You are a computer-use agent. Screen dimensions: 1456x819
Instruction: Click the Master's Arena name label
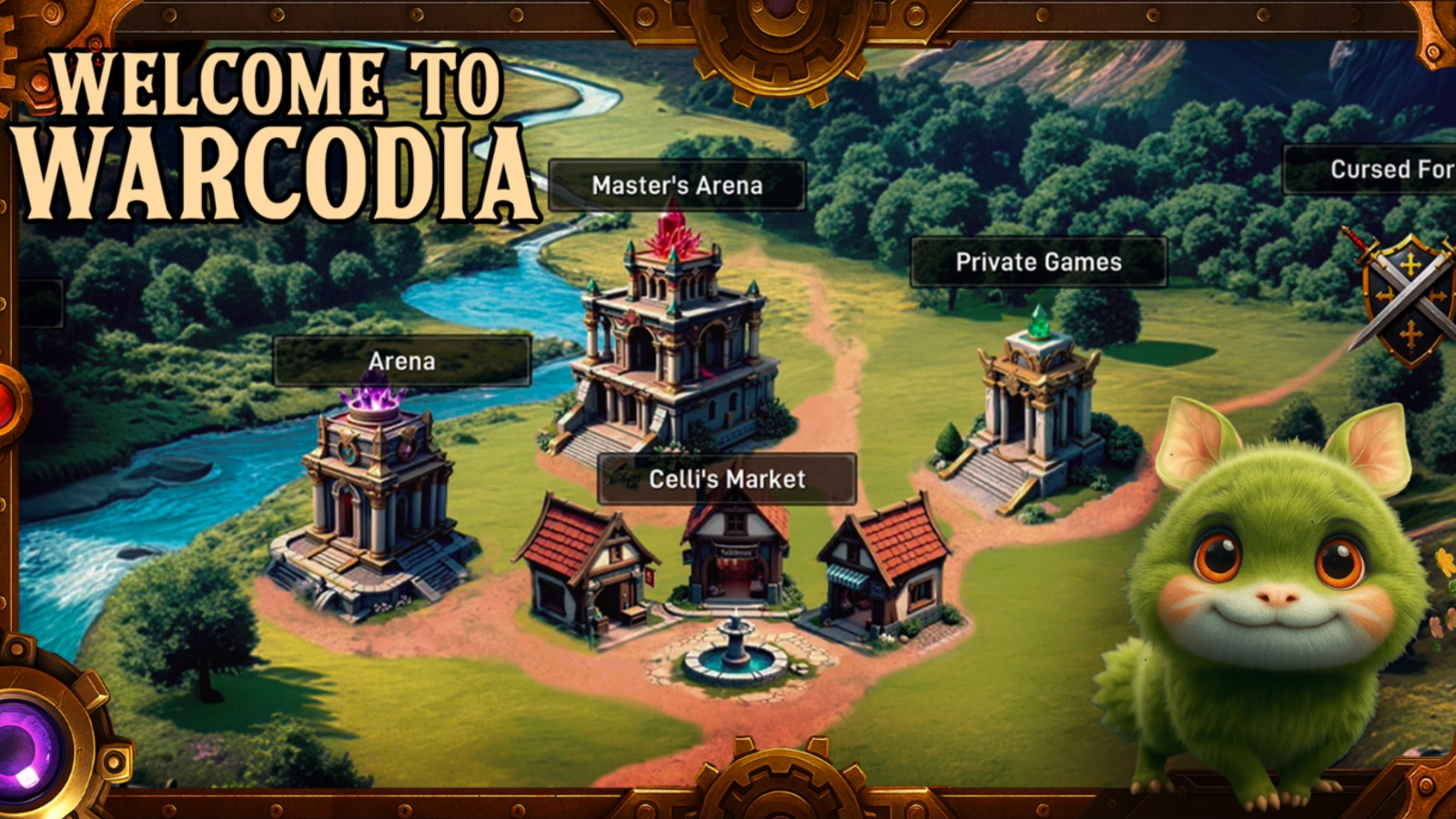click(678, 186)
